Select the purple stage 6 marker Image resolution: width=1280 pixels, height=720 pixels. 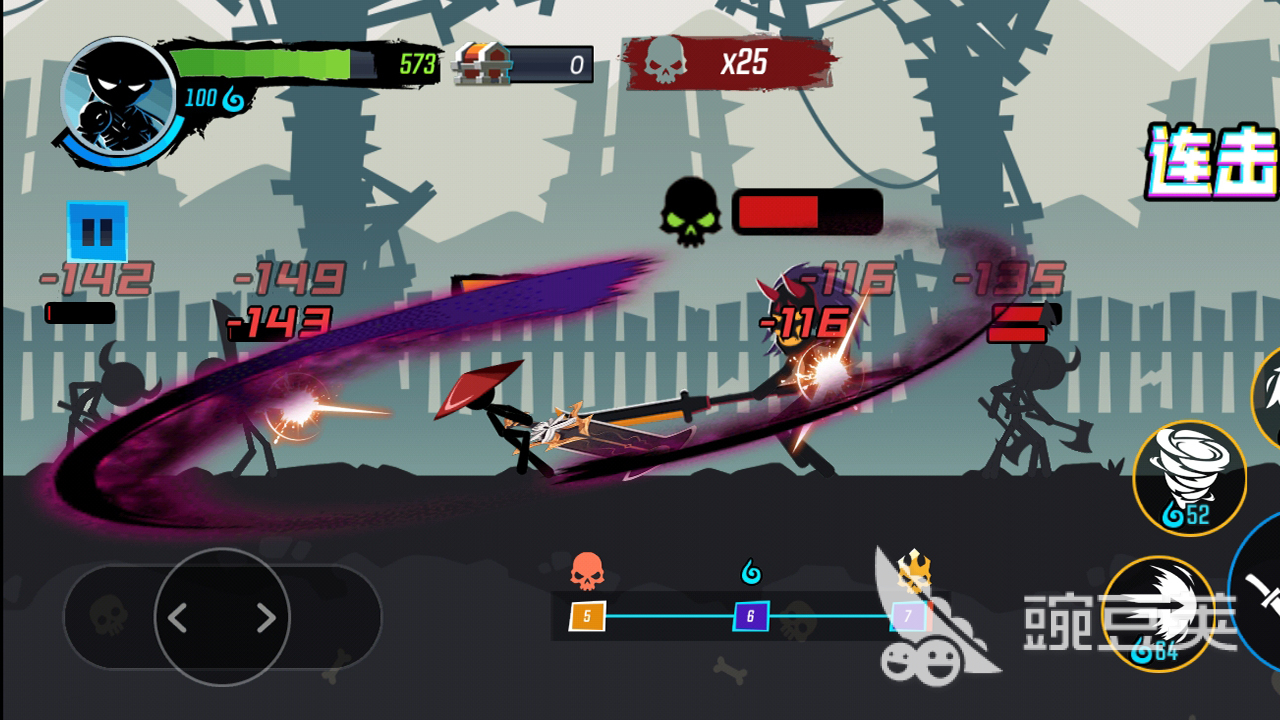(x=750, y=616)
